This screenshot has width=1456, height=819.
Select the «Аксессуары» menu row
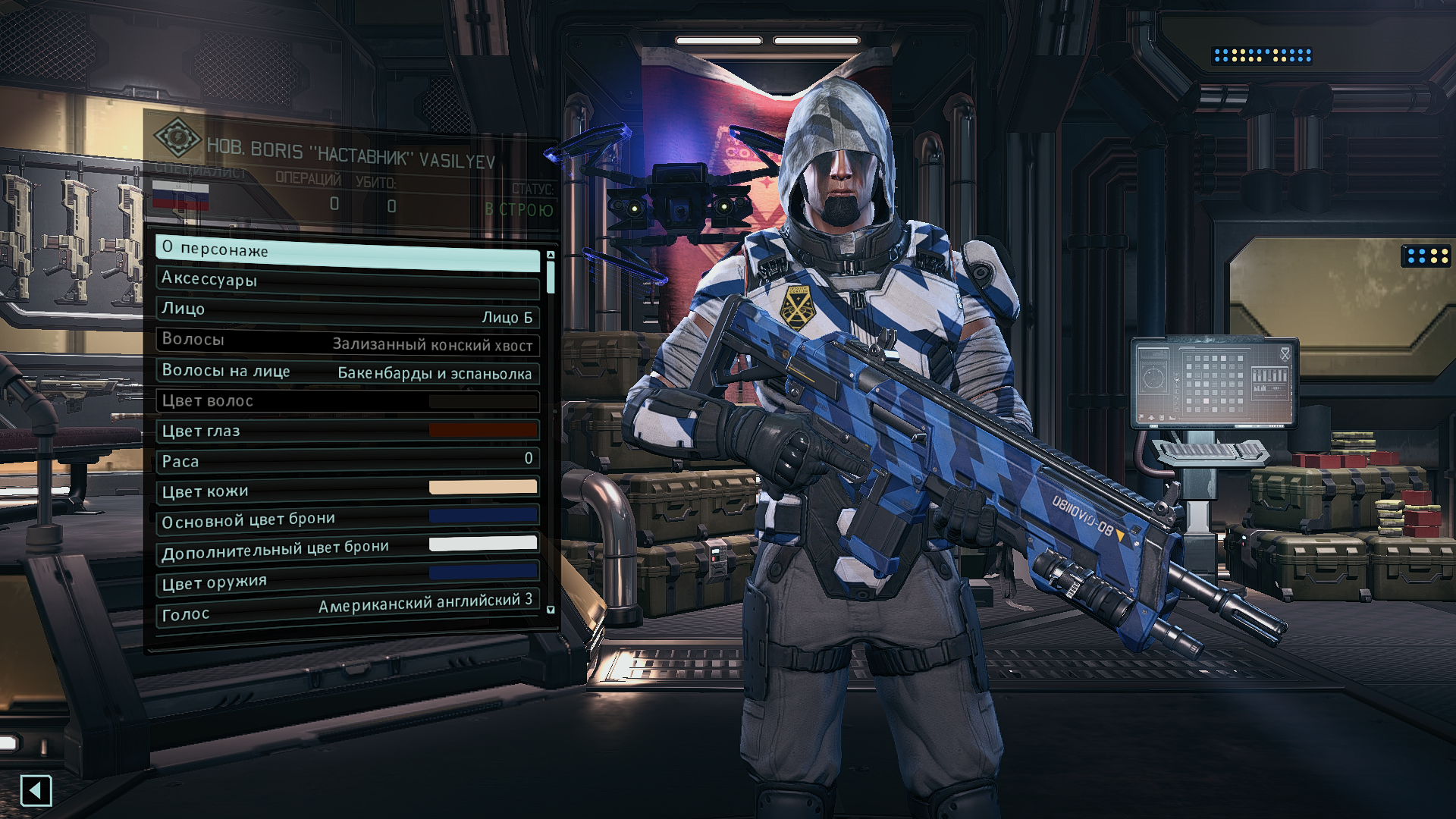click(x=347, y=281)
